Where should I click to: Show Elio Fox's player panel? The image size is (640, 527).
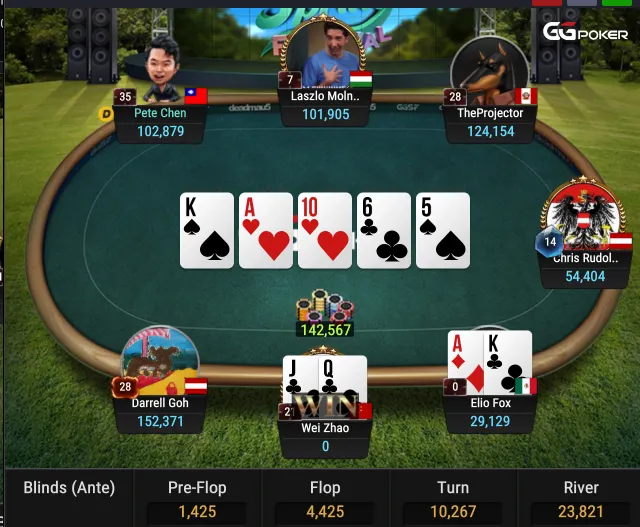coord(490,411)
